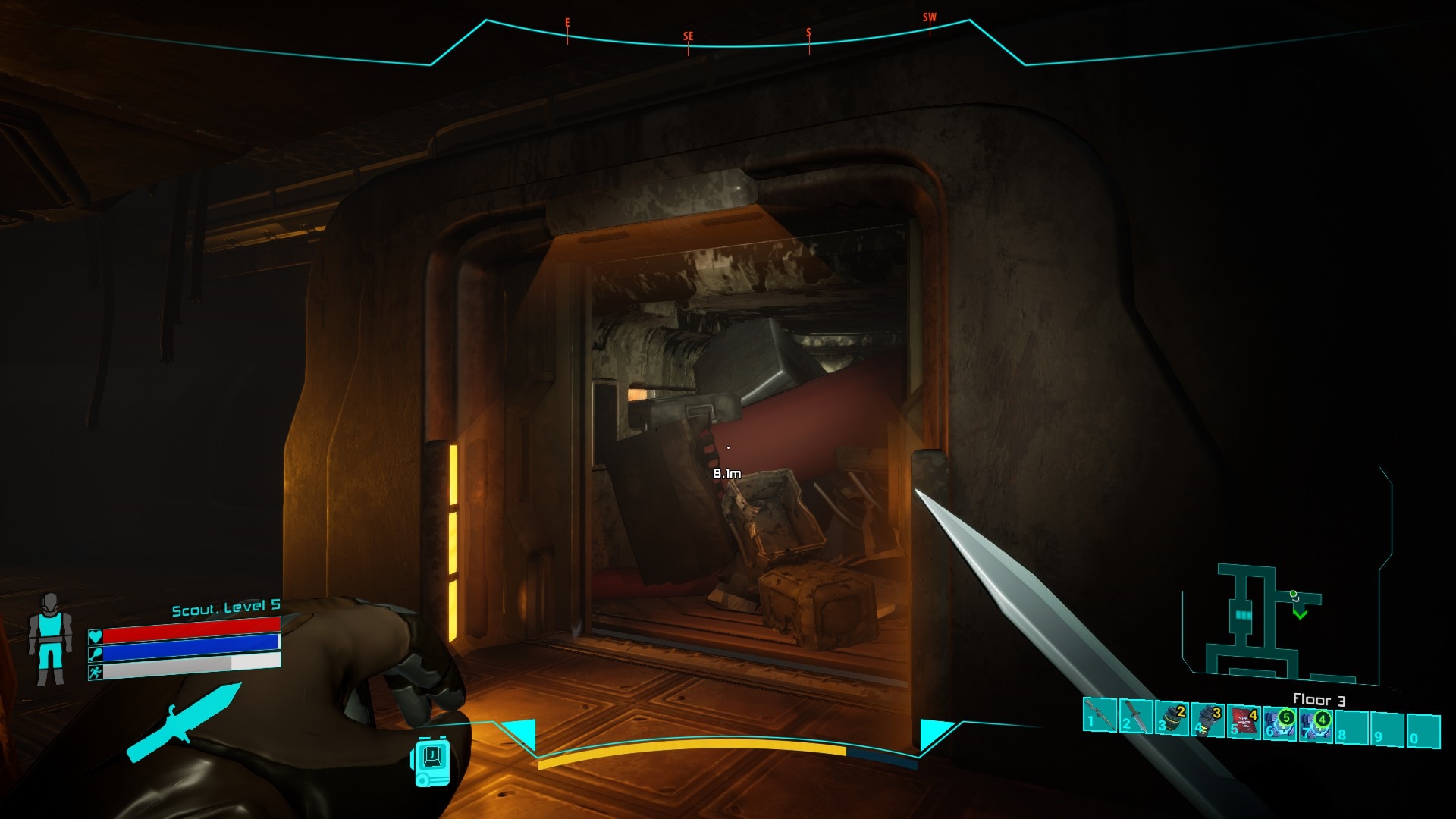Click the equipped knife silhouette icon
This screenshot has height=819, width=1456.
pyautogui.click(x=184, y=721)
